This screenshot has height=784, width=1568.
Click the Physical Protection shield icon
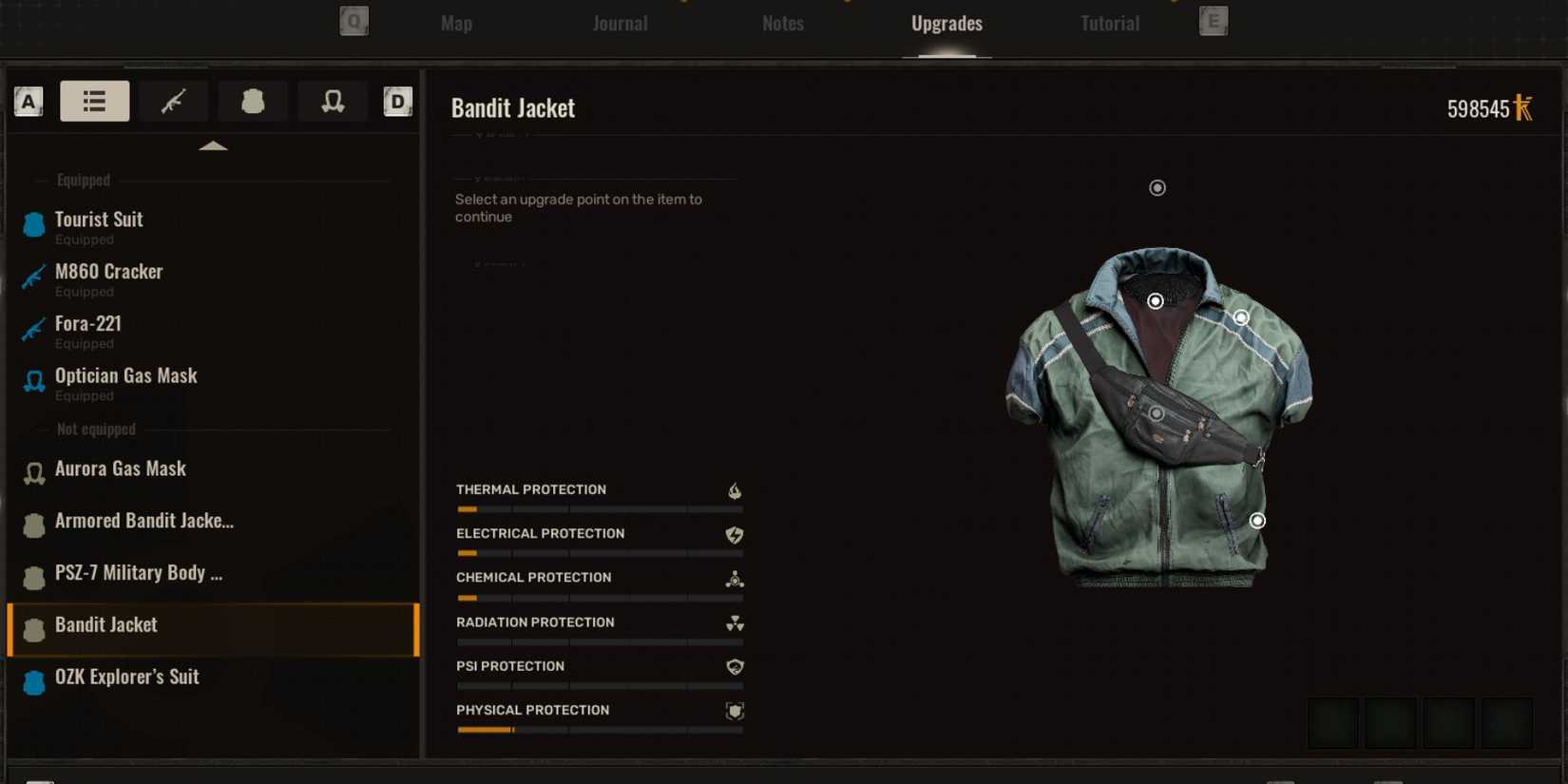(x=734, y=711)
